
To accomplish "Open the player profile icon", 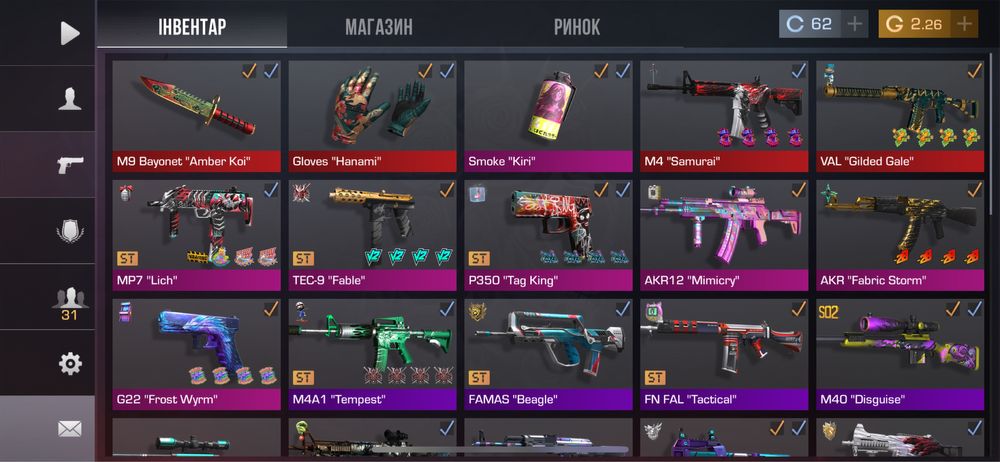I will (x=69, y=98).
